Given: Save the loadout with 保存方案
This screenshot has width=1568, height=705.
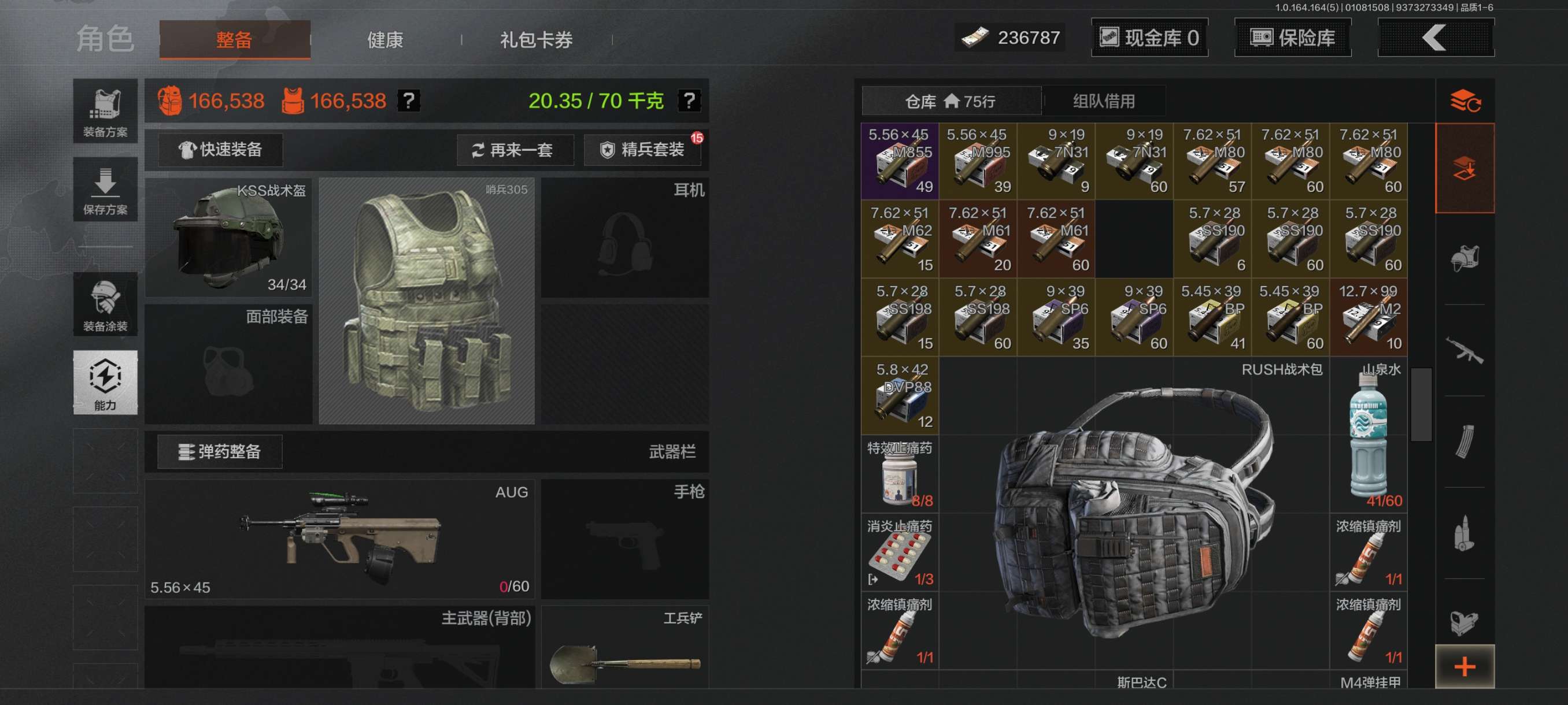Looking at the screenshot, I should (x=105, y=189).
